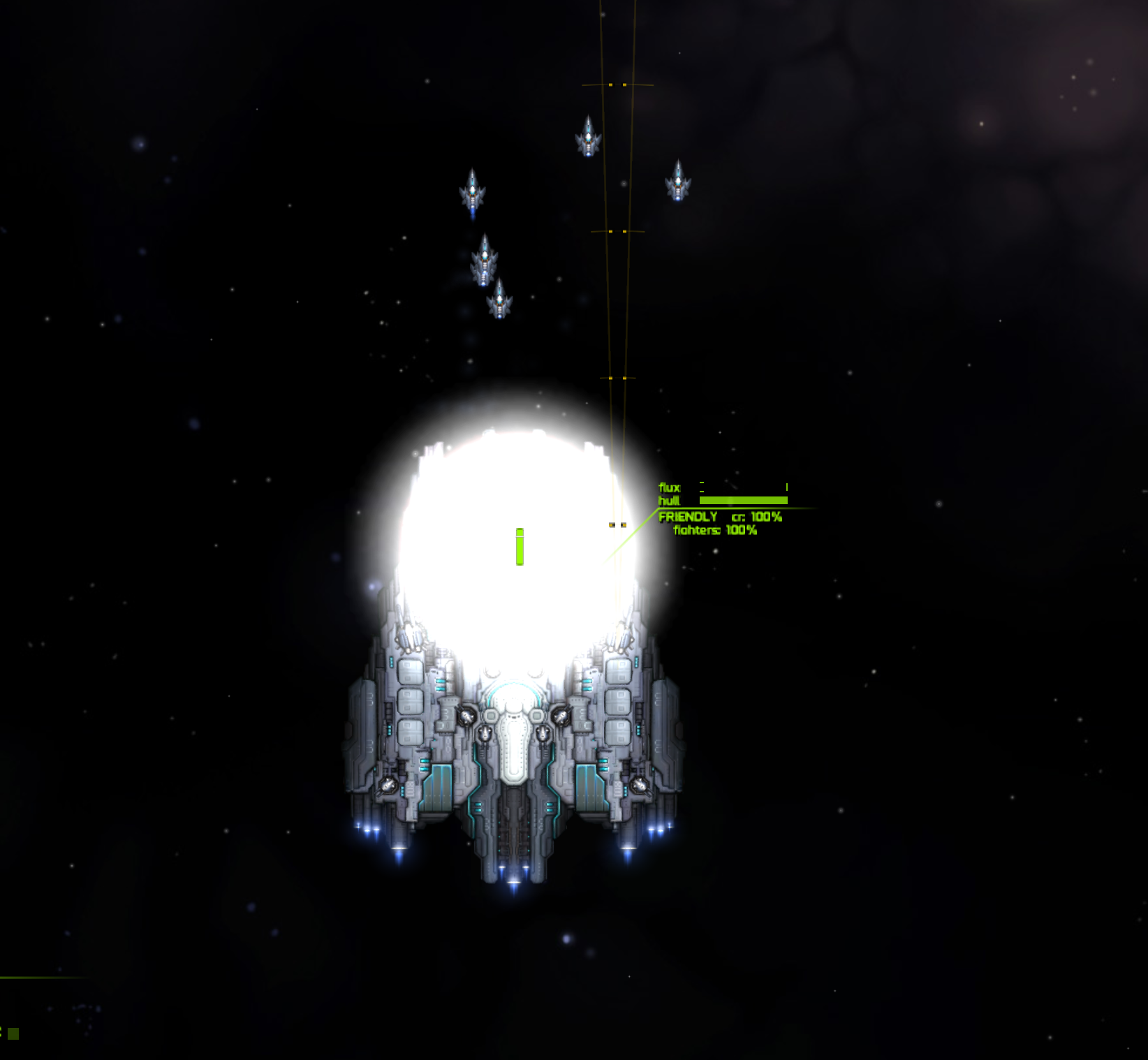Click the fighters: 100% readout
Viewport: 1148px width, 1060px height.
[x=714, y=531]
